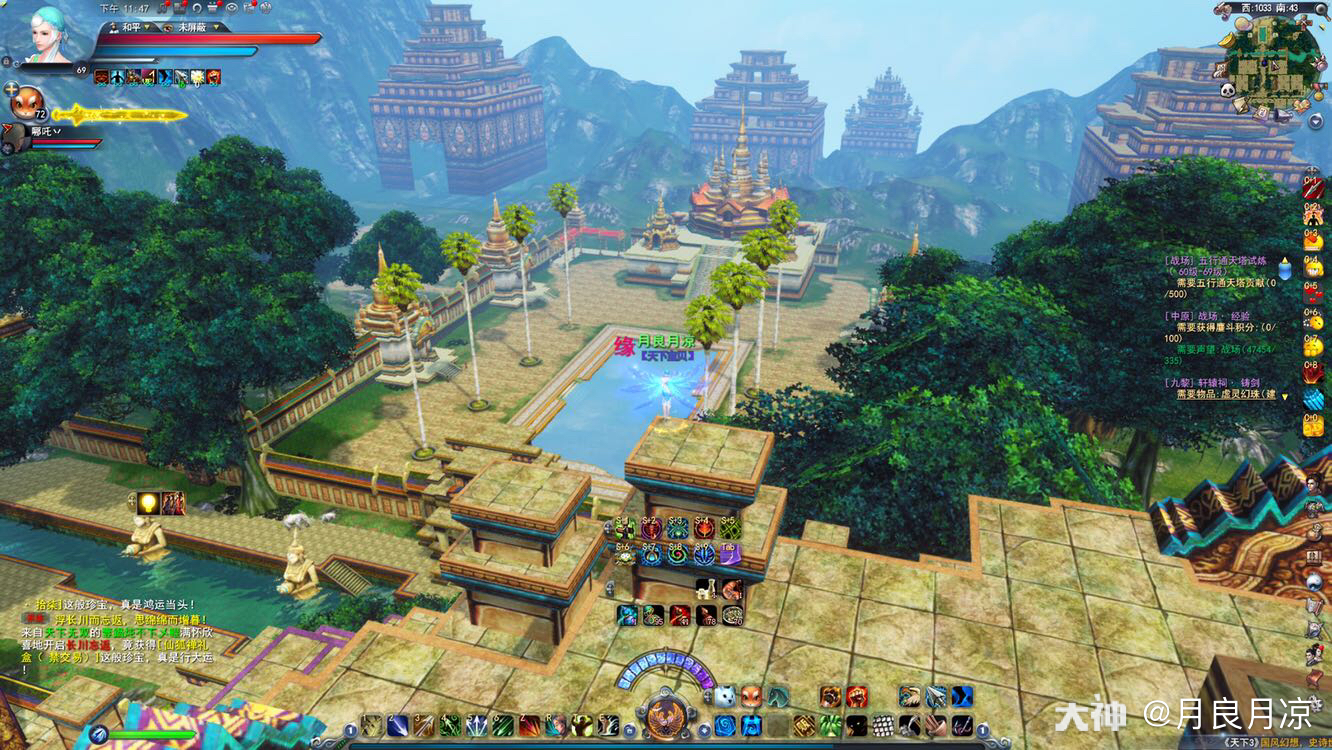Click the white sheep pet icon
Viewport: 1332px width, 750px height.
(726, 696)
